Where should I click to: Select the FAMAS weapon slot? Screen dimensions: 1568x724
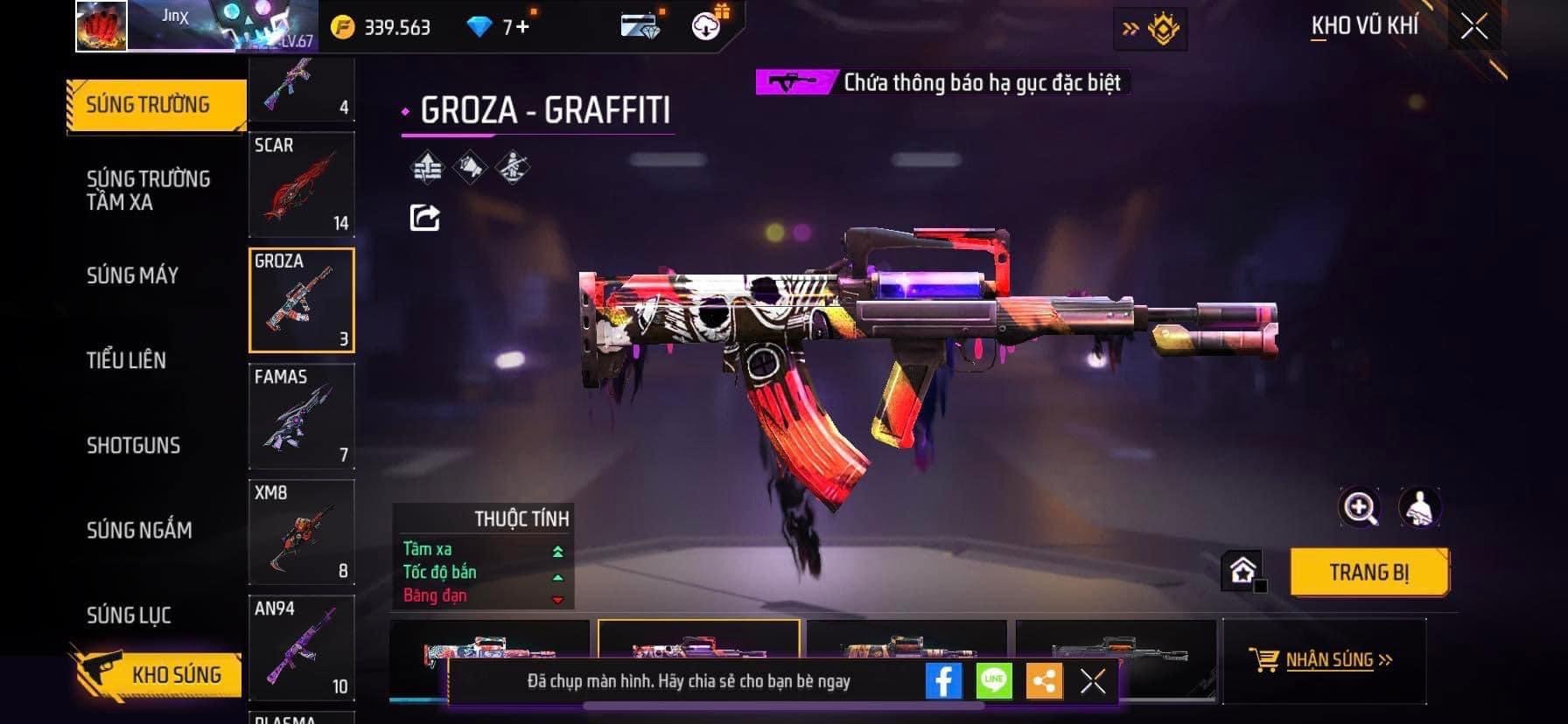301,416
